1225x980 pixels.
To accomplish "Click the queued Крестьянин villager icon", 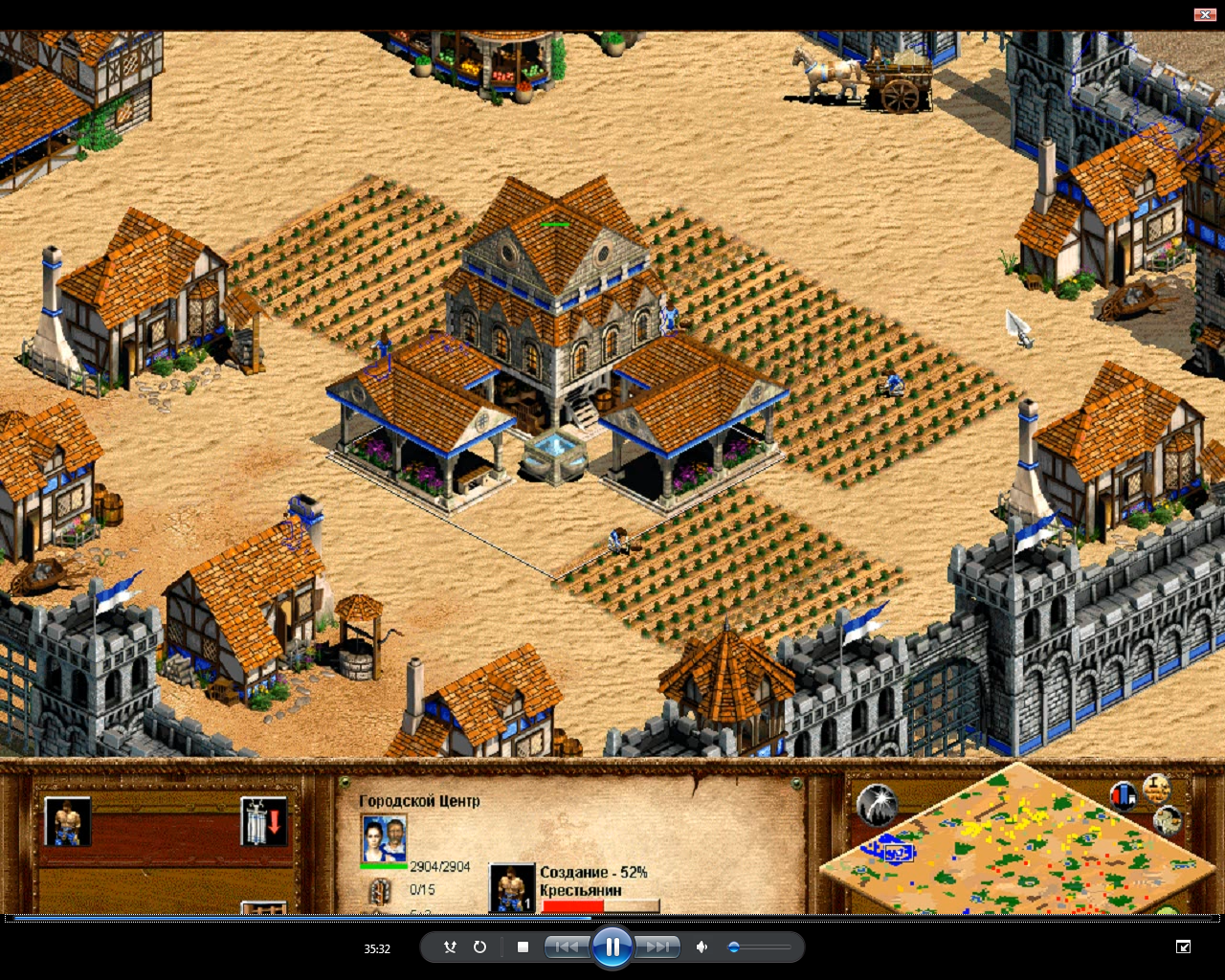I will pyautogui.click(x=511, y=885).
